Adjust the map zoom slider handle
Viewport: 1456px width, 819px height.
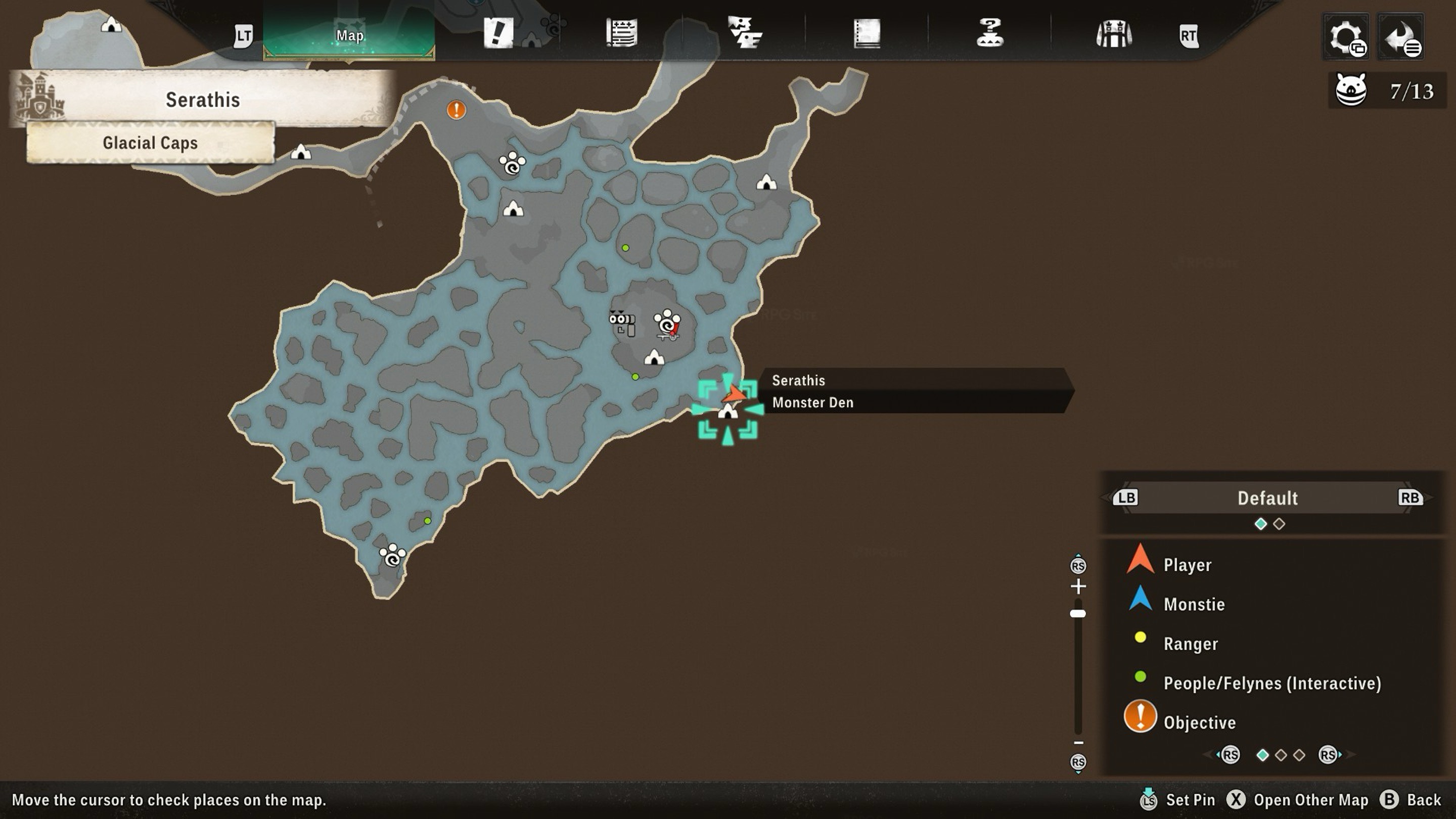[1078, 613]
